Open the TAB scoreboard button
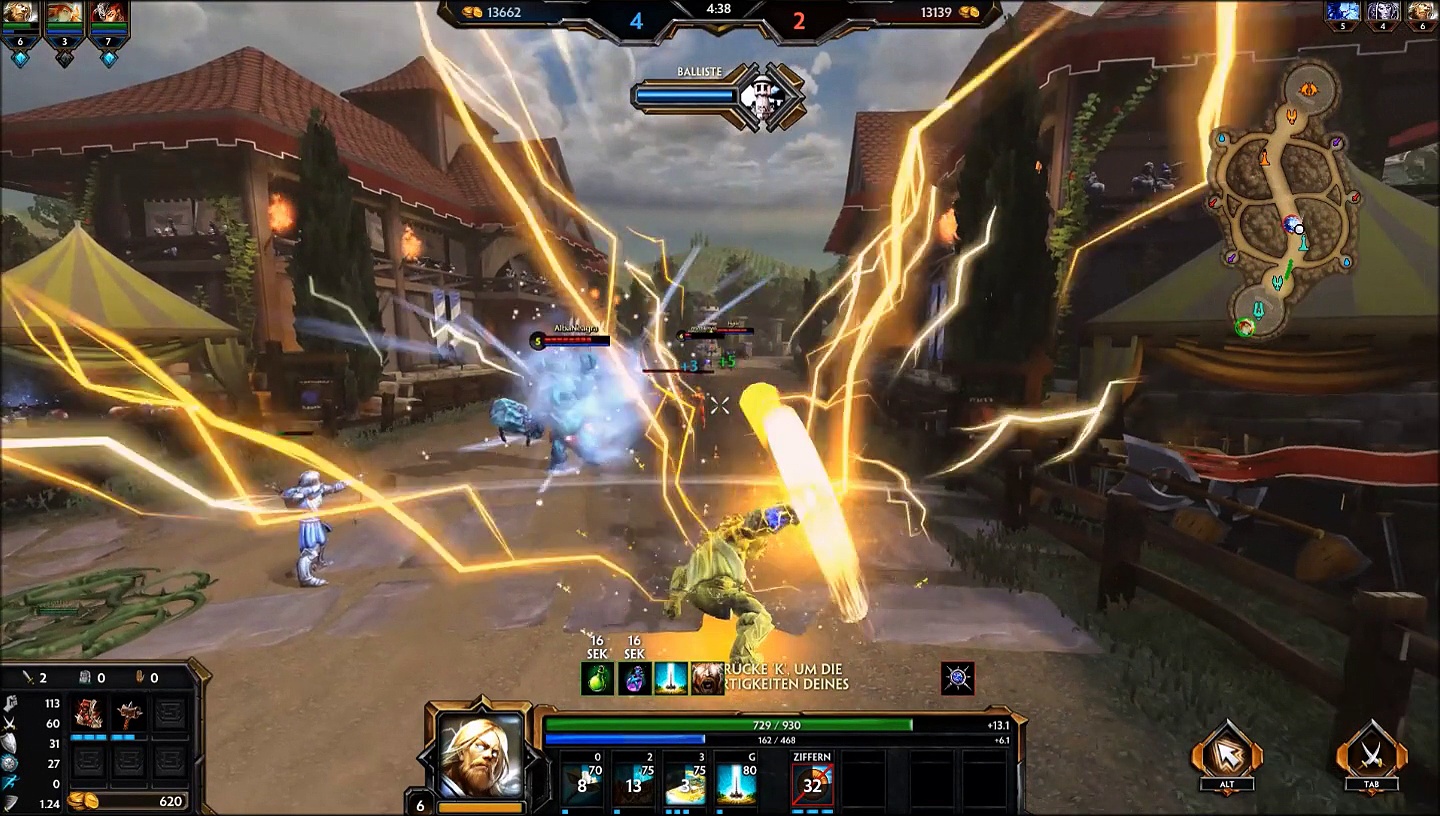The width and height of the screenshot is (1440, 816). (x=1371, y=752)
